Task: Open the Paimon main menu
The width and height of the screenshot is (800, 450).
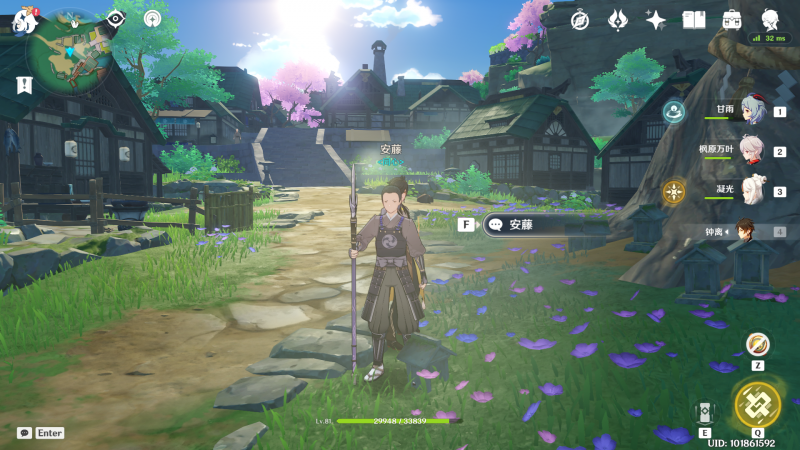Action: 25,19
